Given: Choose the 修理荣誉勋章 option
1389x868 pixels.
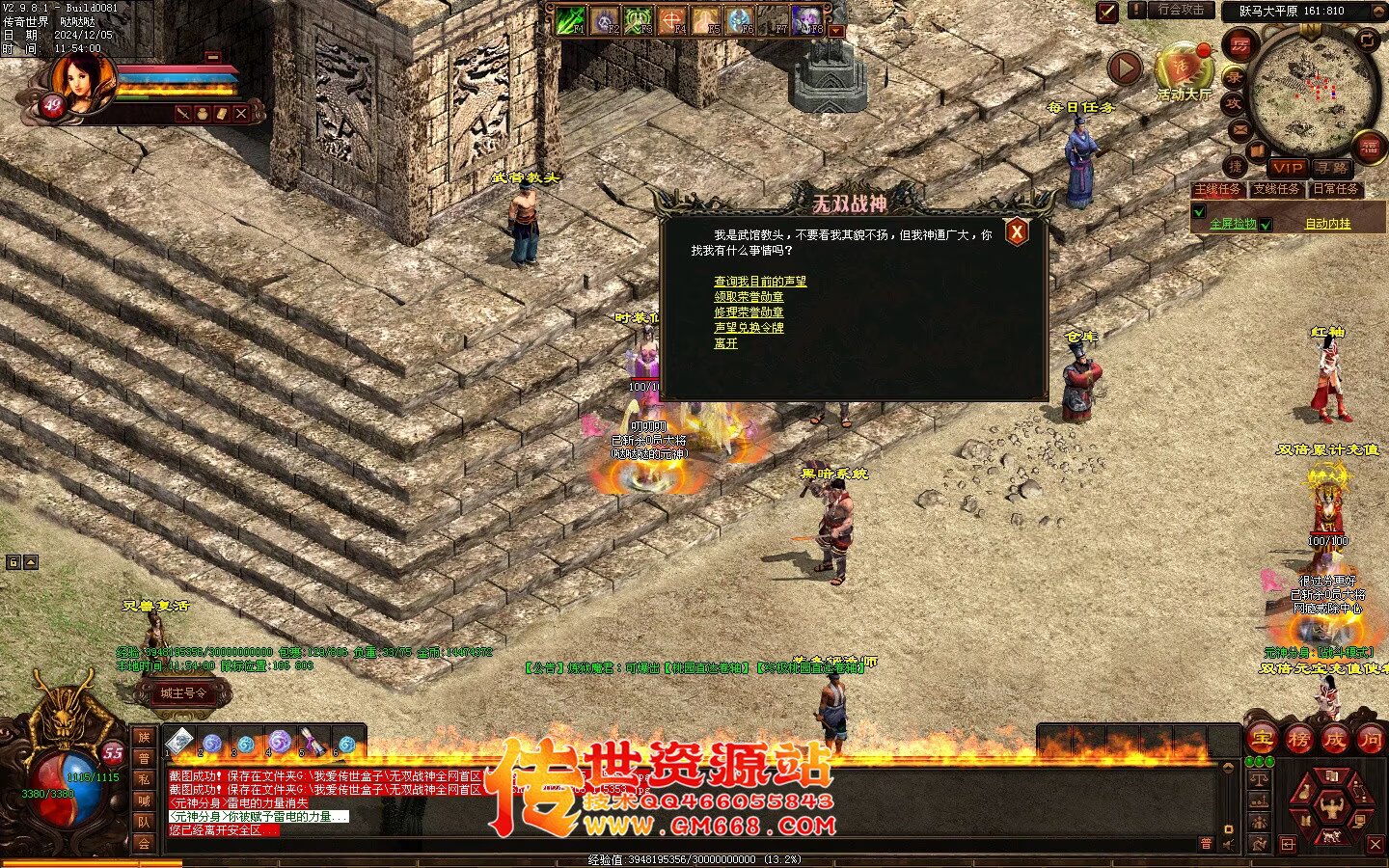Looking at the screenshot, I should [x=749, y=312].
